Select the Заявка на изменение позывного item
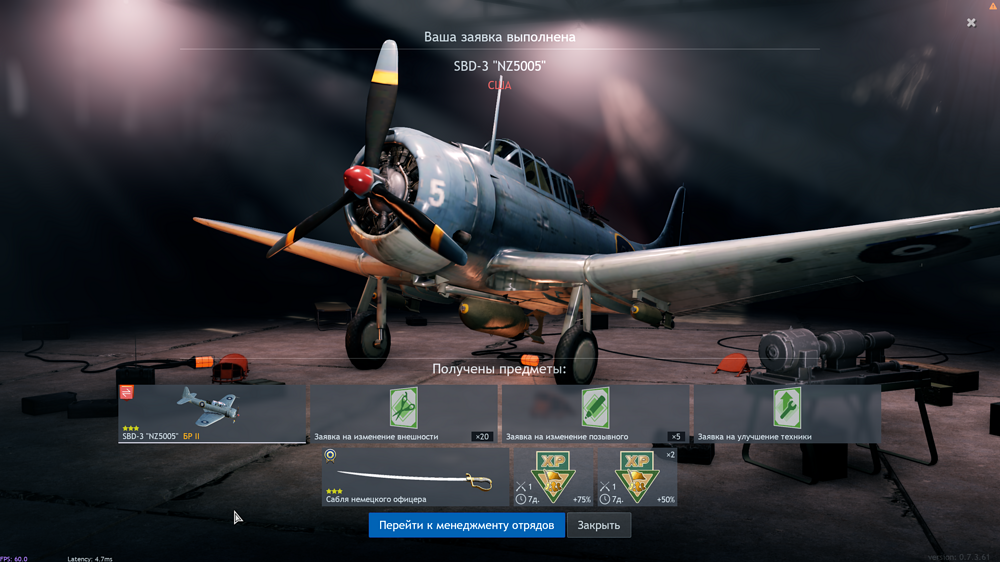This screenshot has width=1000, height=562. (x=595, y=413)
